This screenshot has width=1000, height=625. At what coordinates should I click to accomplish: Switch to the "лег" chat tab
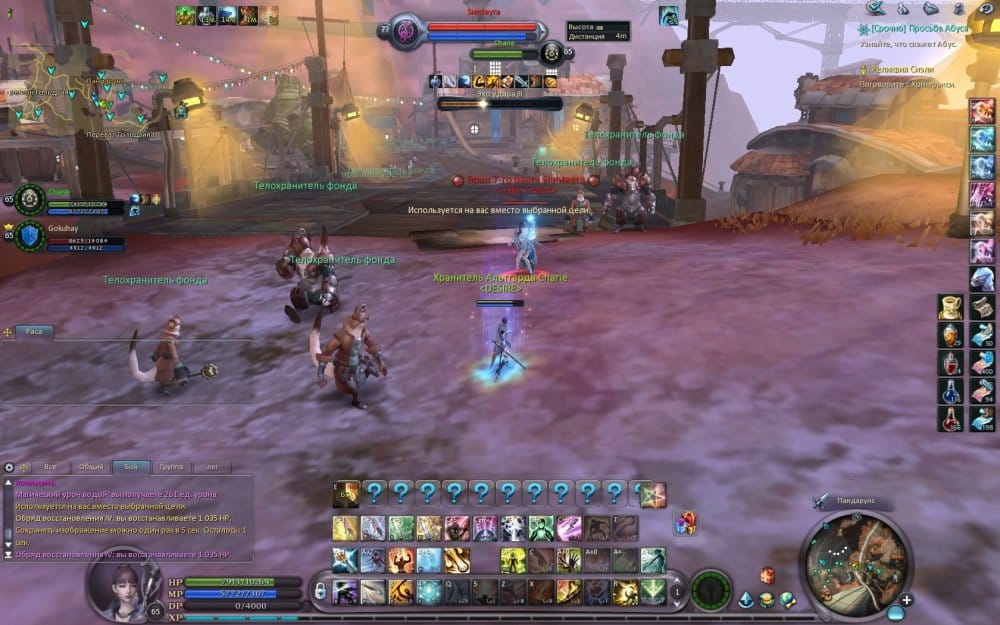click(x=211, y=467)
